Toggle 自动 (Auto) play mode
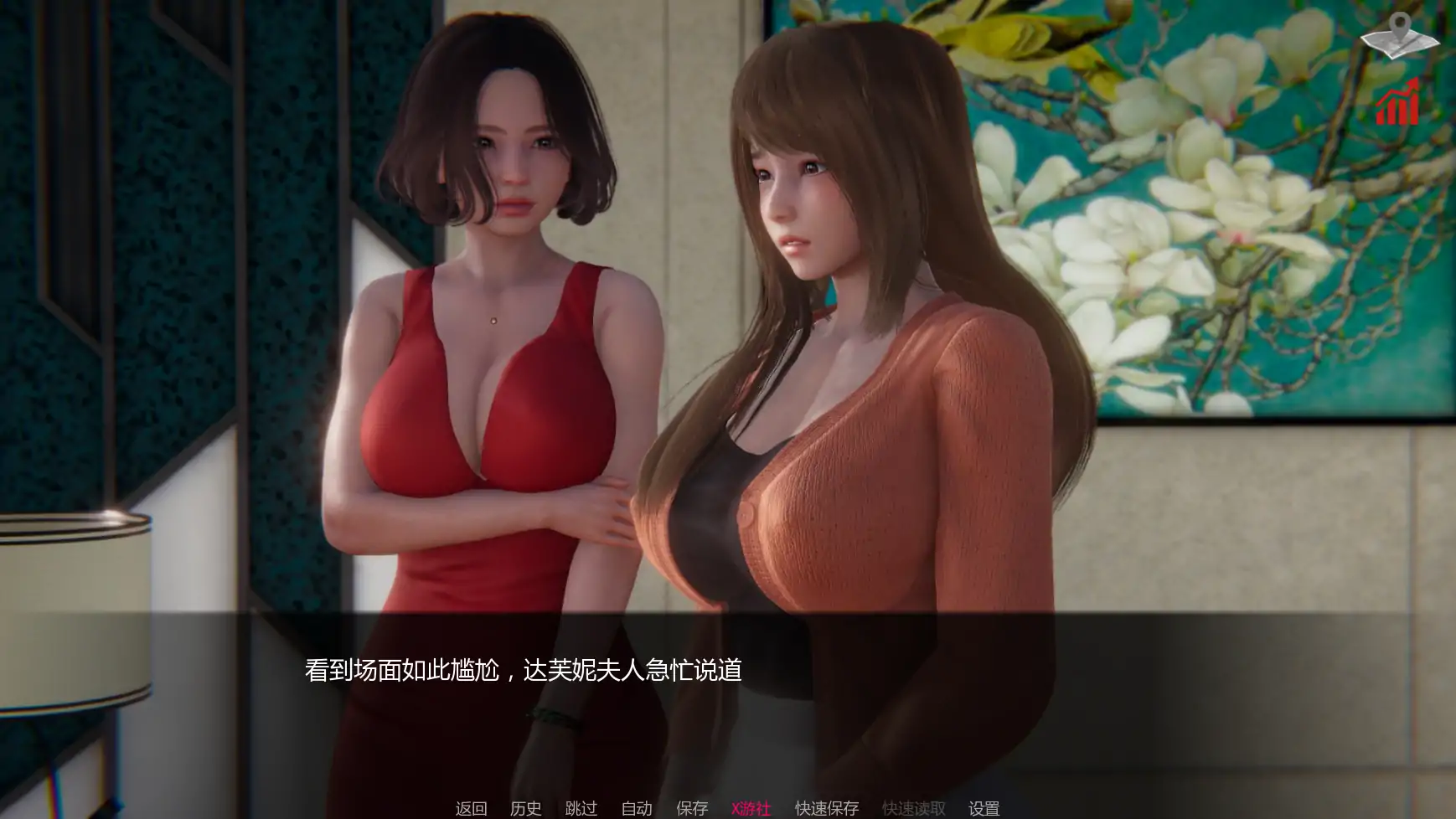The image size is (1456, 819). coord(637,808)
